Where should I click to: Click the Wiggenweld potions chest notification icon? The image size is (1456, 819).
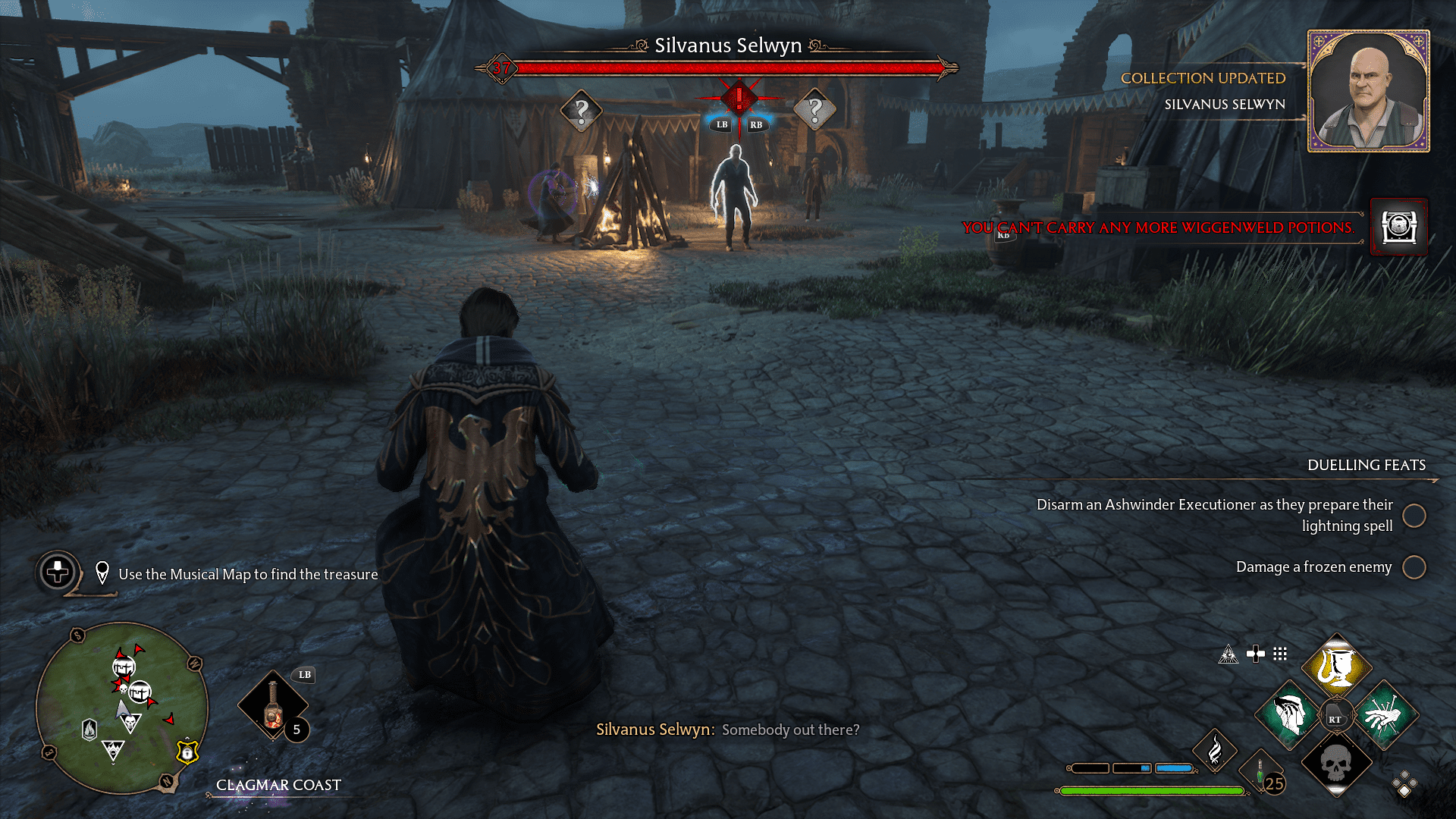point(1399,227)
